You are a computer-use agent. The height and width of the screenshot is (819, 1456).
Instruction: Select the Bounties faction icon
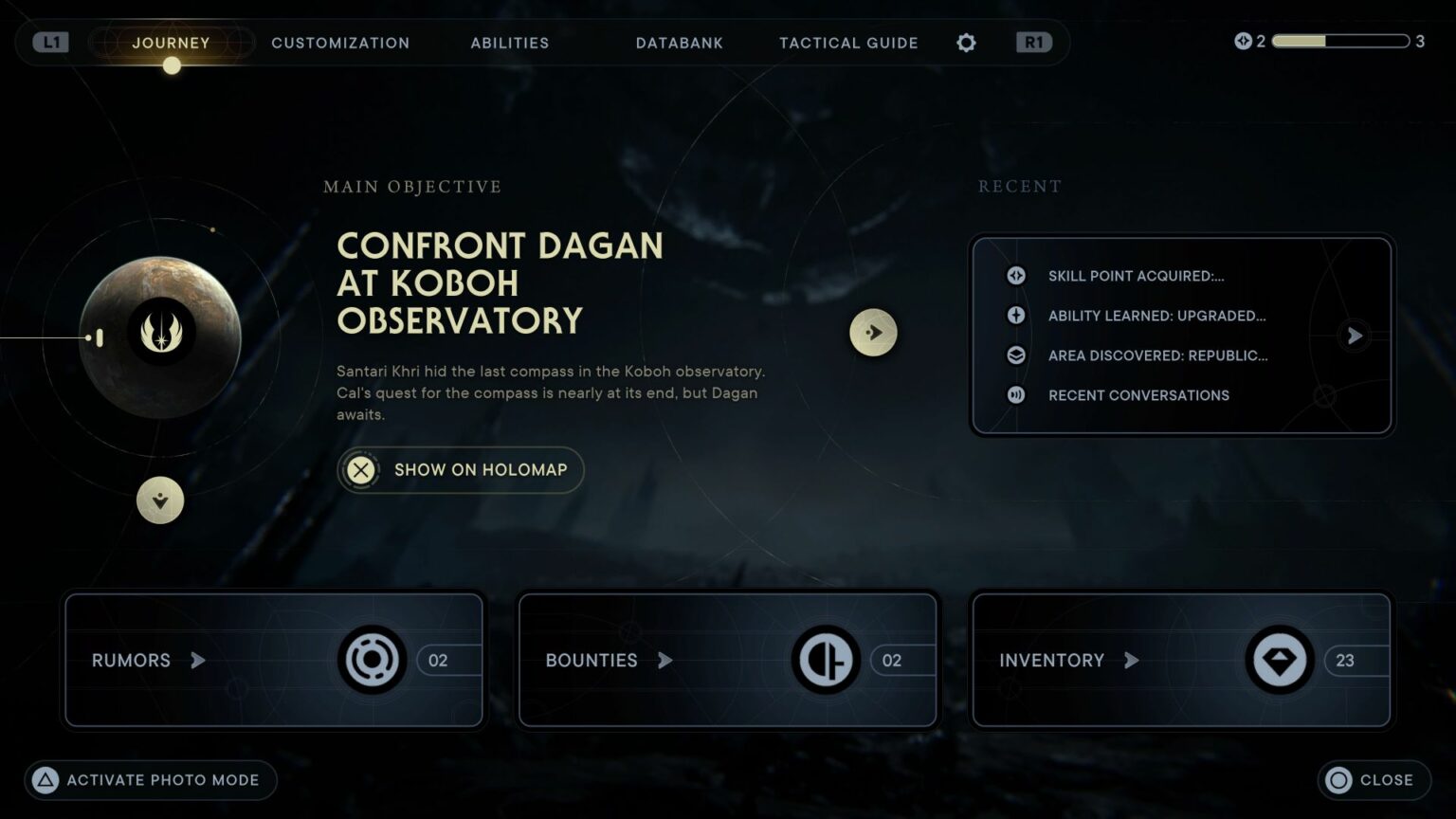(826, 660)
